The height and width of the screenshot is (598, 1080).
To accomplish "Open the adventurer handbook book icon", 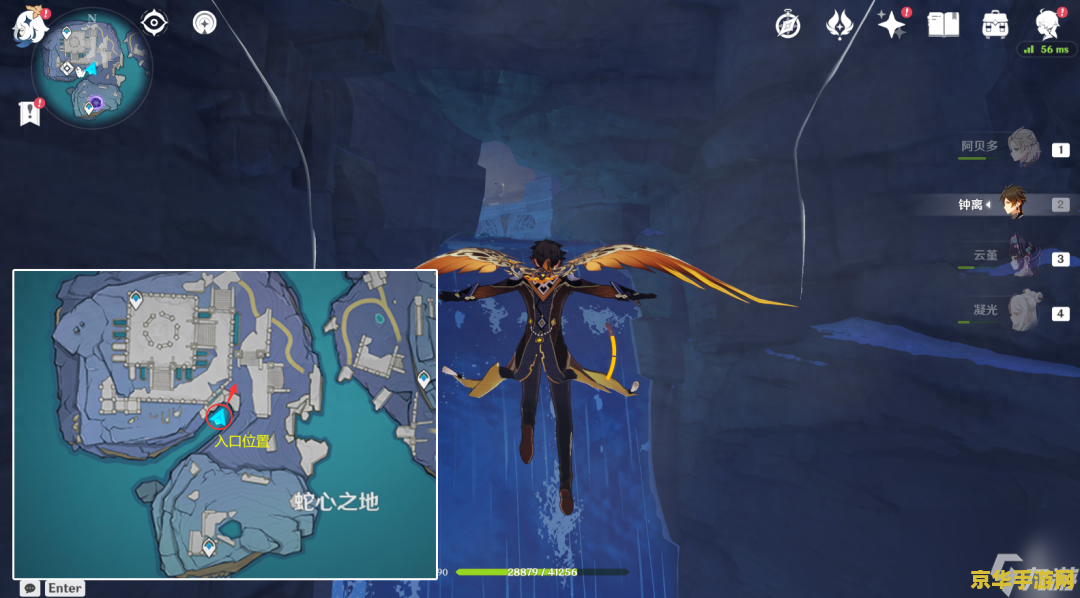I will coord(943,25).
